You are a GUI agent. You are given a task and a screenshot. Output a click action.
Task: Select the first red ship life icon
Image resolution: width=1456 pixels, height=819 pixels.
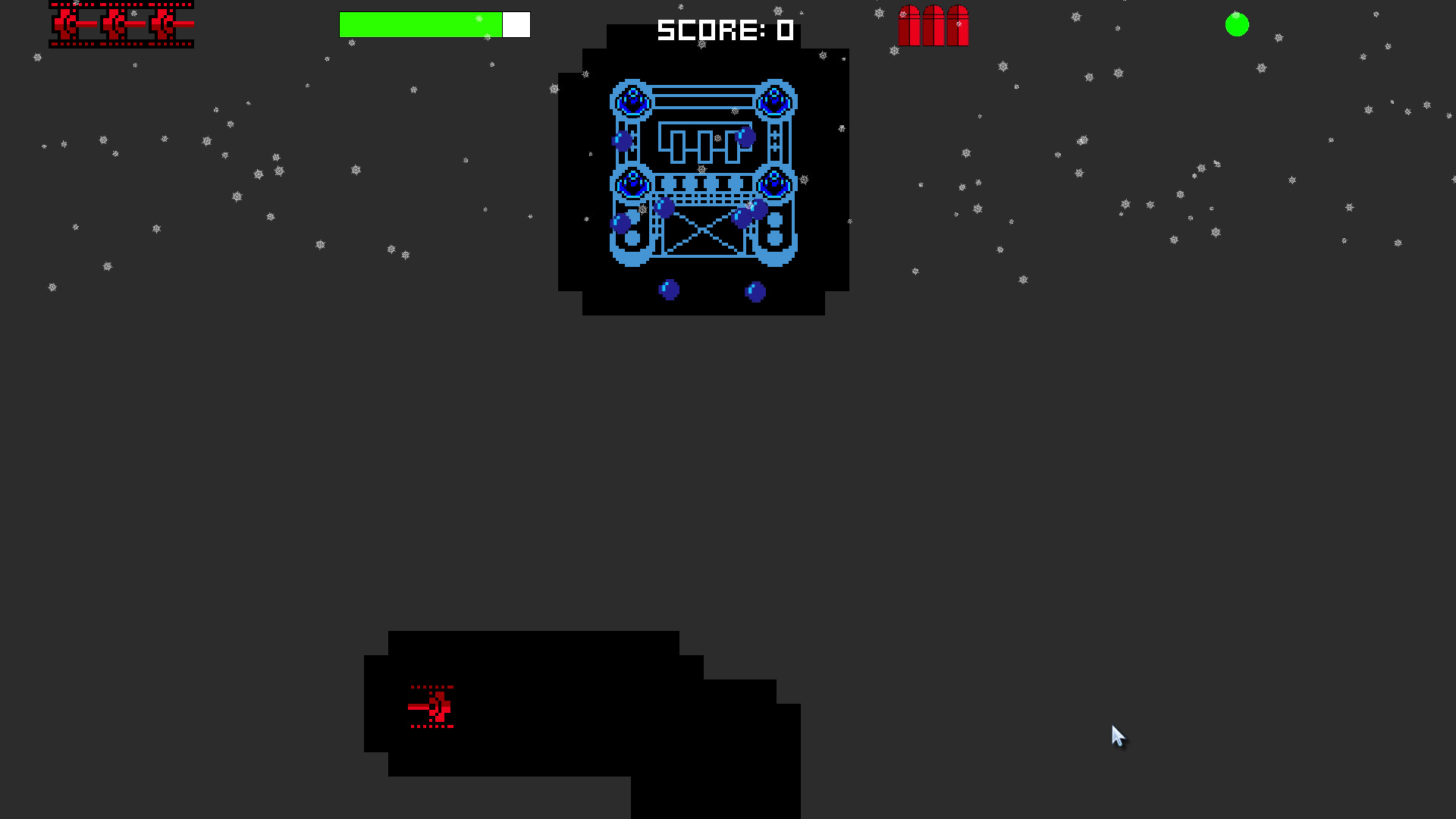click(68, 24)
